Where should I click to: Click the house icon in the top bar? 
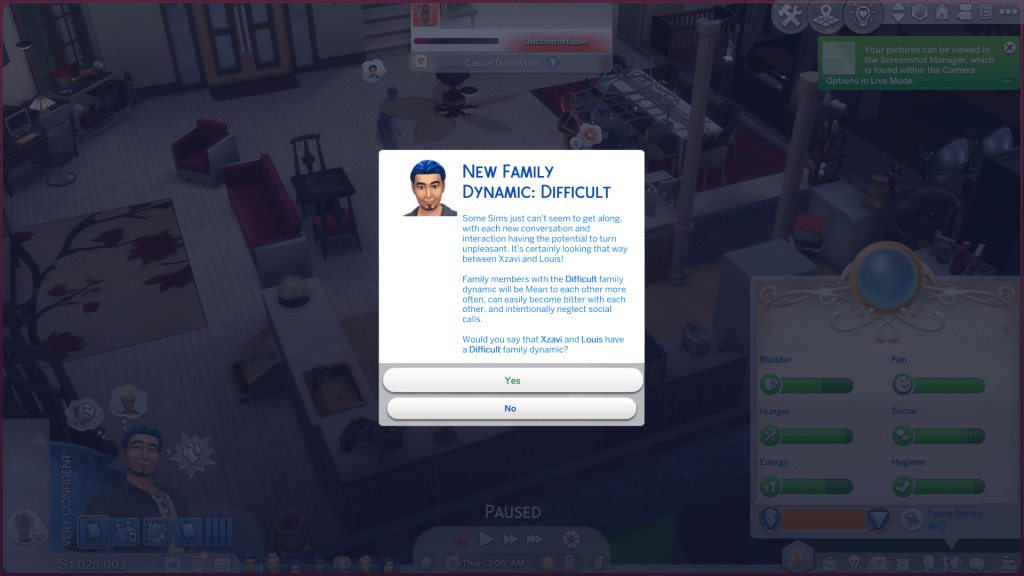[941, 14]
